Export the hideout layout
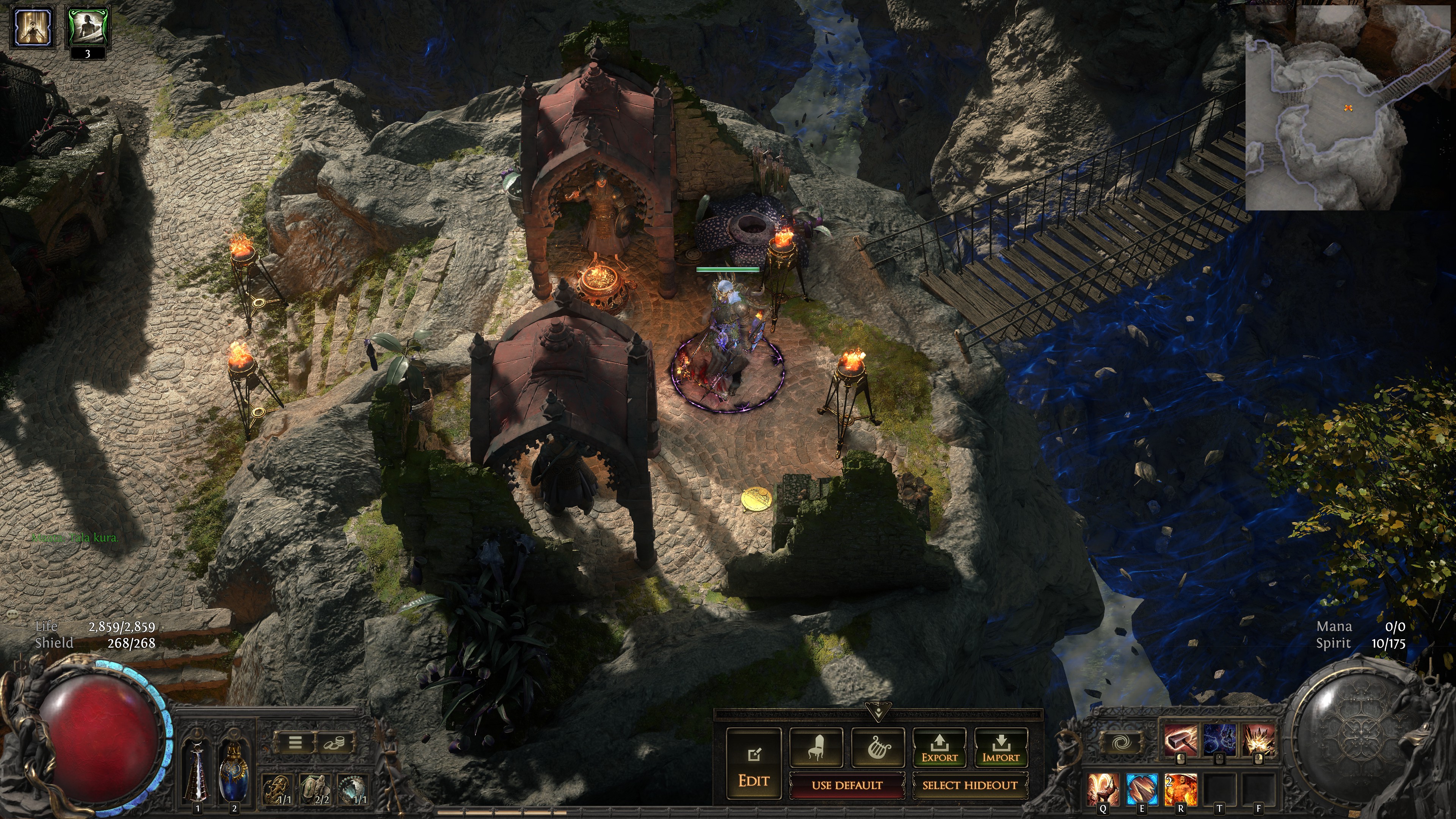Viewport: 1456px width, 819px height. click(939, 747)
